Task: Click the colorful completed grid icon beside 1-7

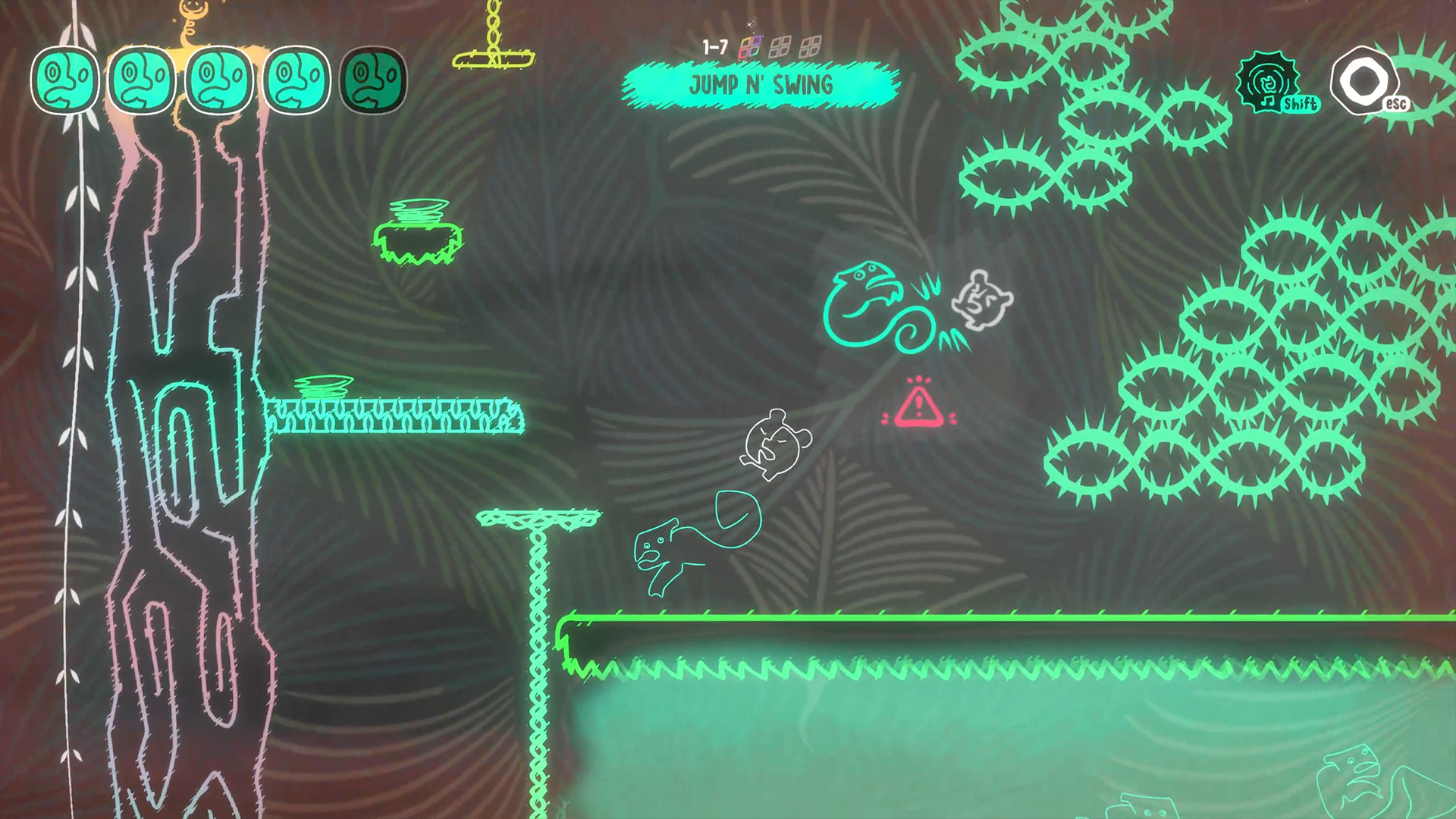Action: (x=751, y=47)
